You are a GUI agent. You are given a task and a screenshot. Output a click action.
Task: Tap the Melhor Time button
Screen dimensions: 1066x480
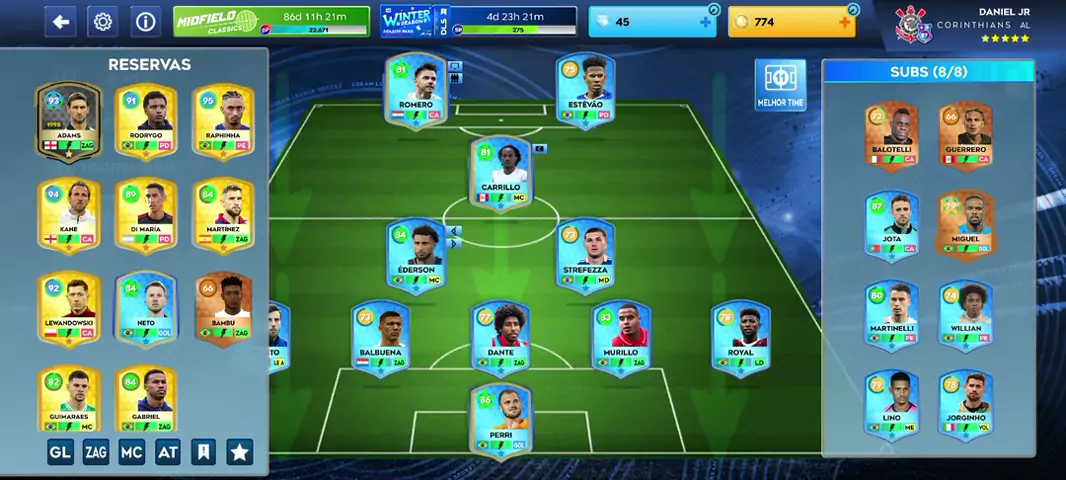[780, 84]
